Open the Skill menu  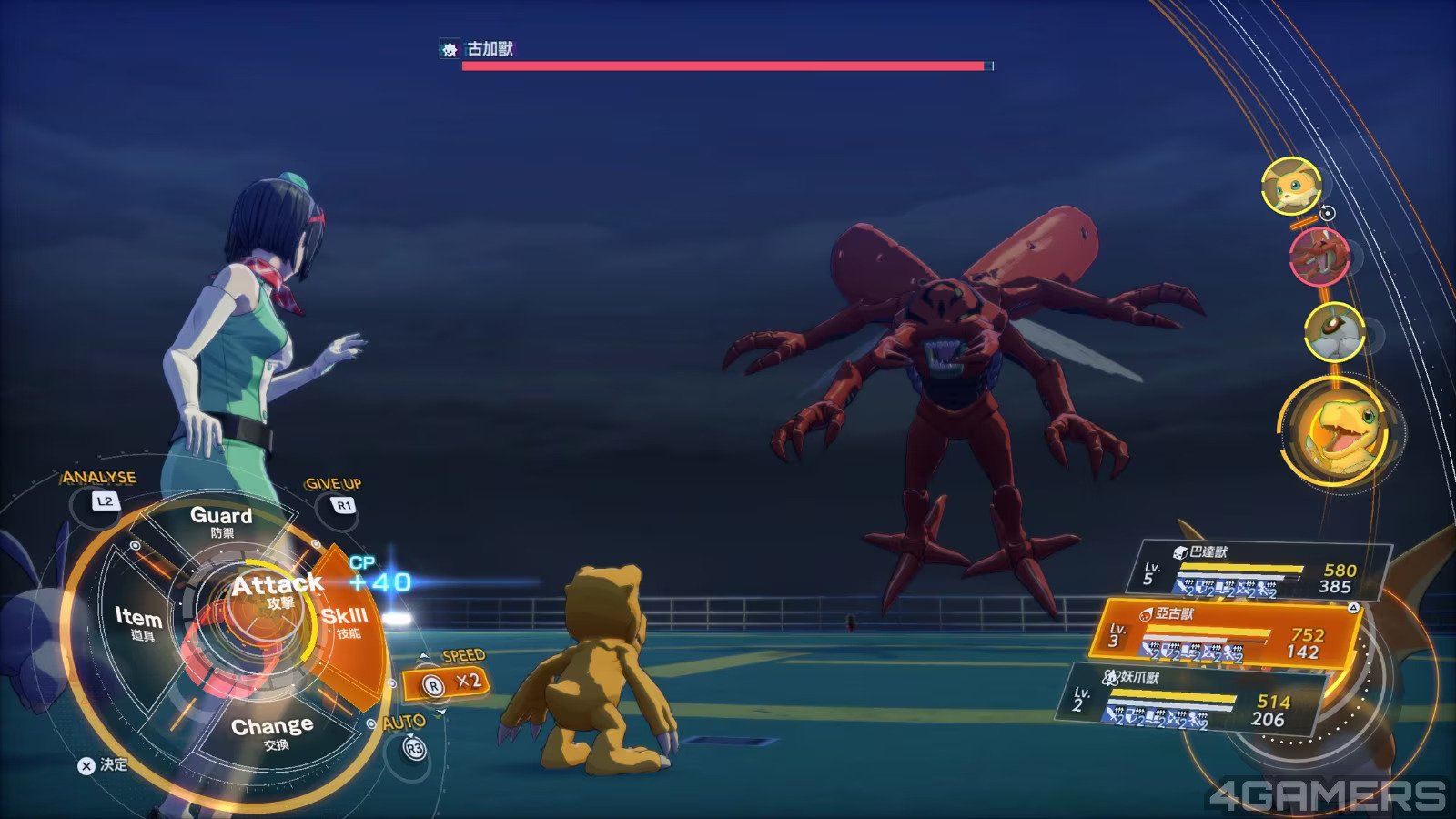click(x=346, y=621)
